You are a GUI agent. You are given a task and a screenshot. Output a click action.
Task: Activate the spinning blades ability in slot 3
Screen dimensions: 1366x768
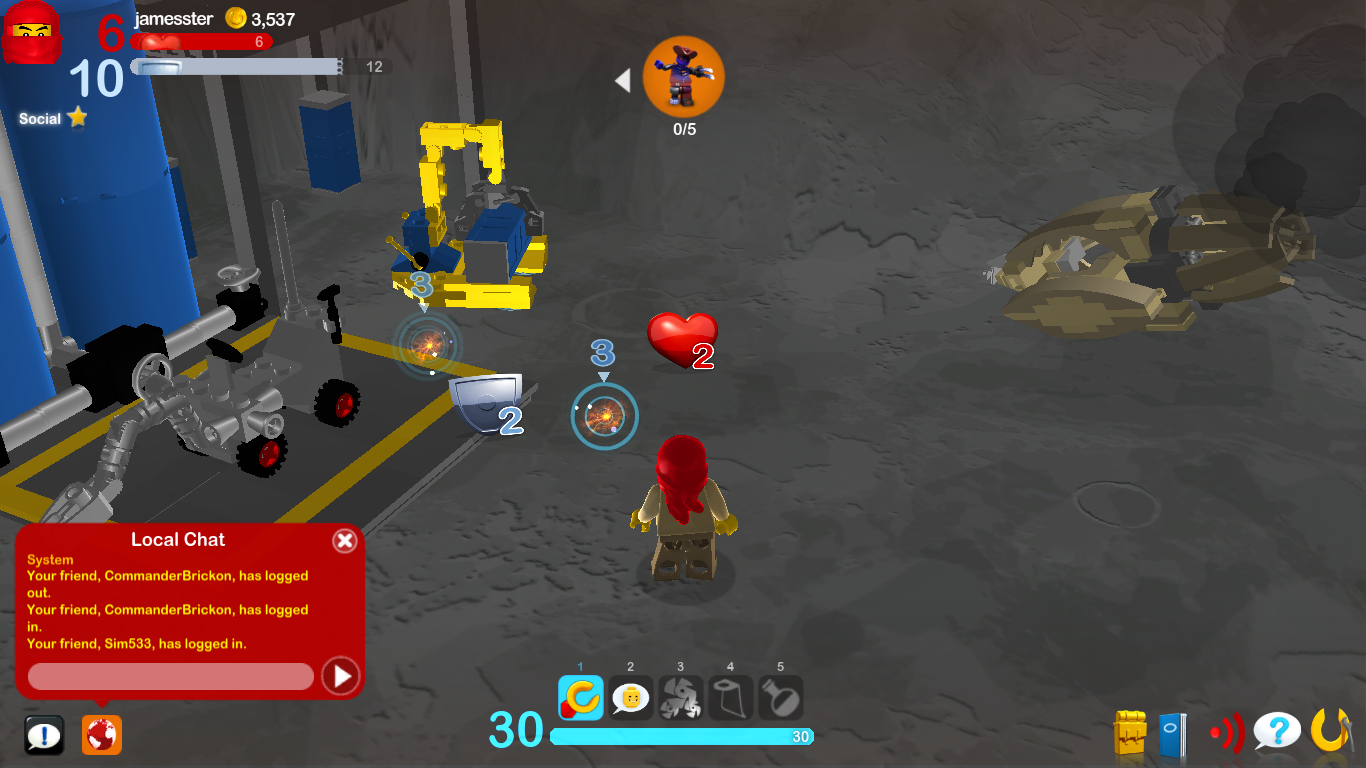click(x=681, y=697)
